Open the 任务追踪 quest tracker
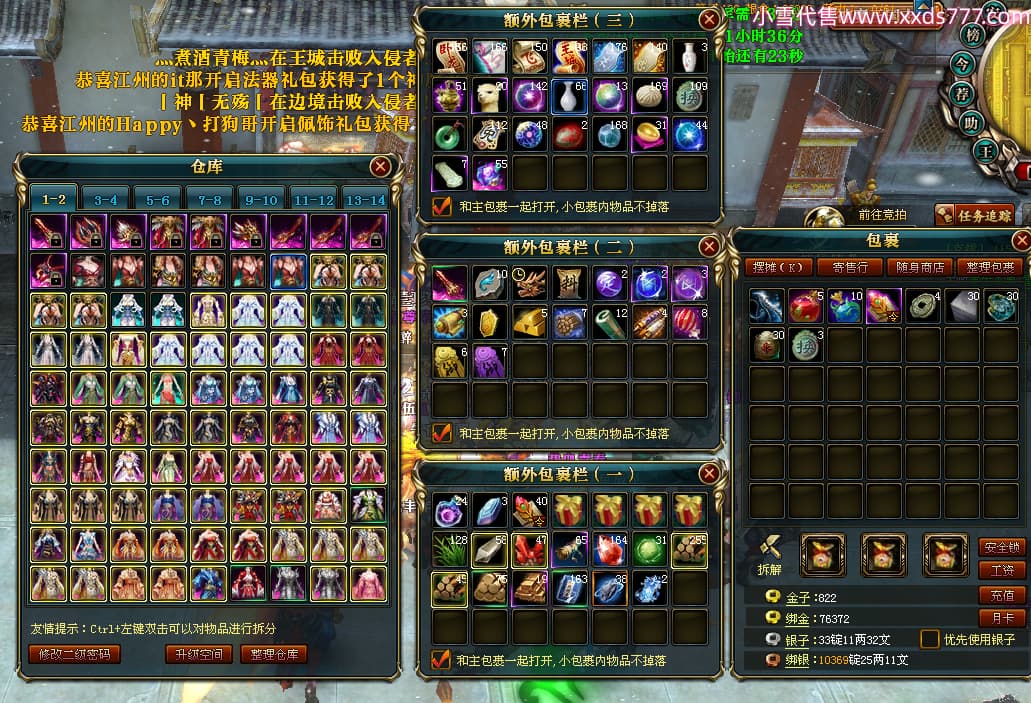The image size is (1031, 703). (973, 214)
